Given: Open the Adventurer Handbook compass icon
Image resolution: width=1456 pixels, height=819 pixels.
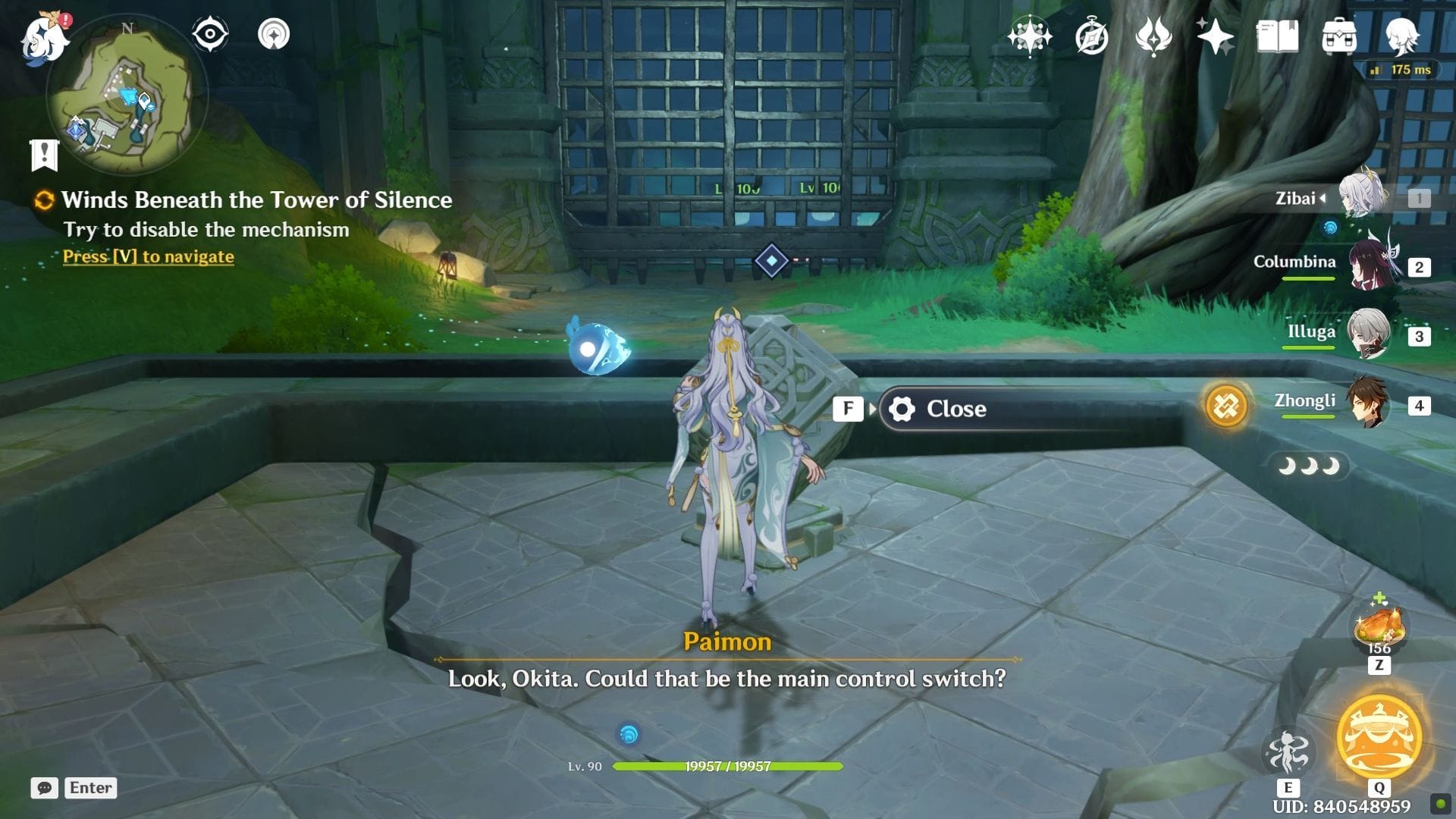Looking at the screenshot, I should [1091, 36].
